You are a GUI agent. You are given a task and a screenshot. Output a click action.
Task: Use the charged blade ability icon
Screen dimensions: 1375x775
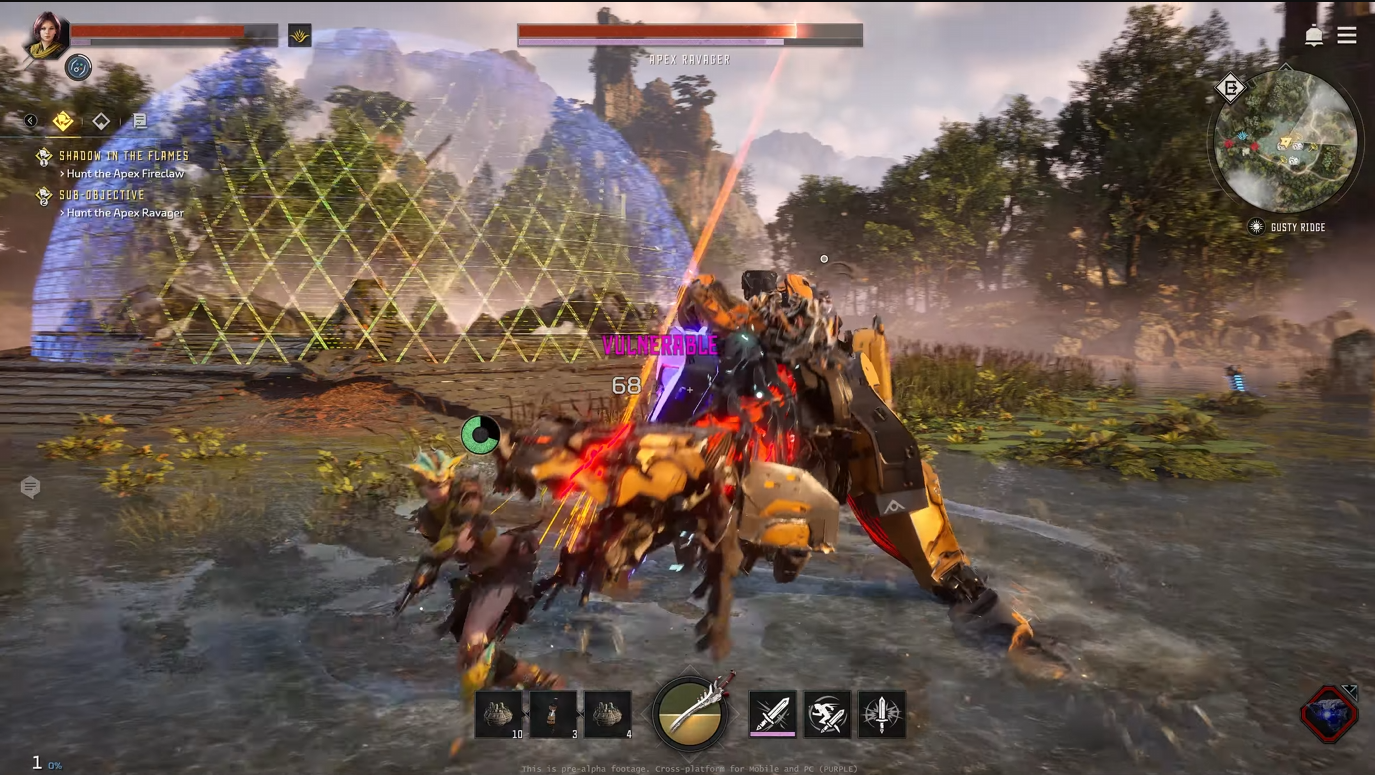pos(881,714)
